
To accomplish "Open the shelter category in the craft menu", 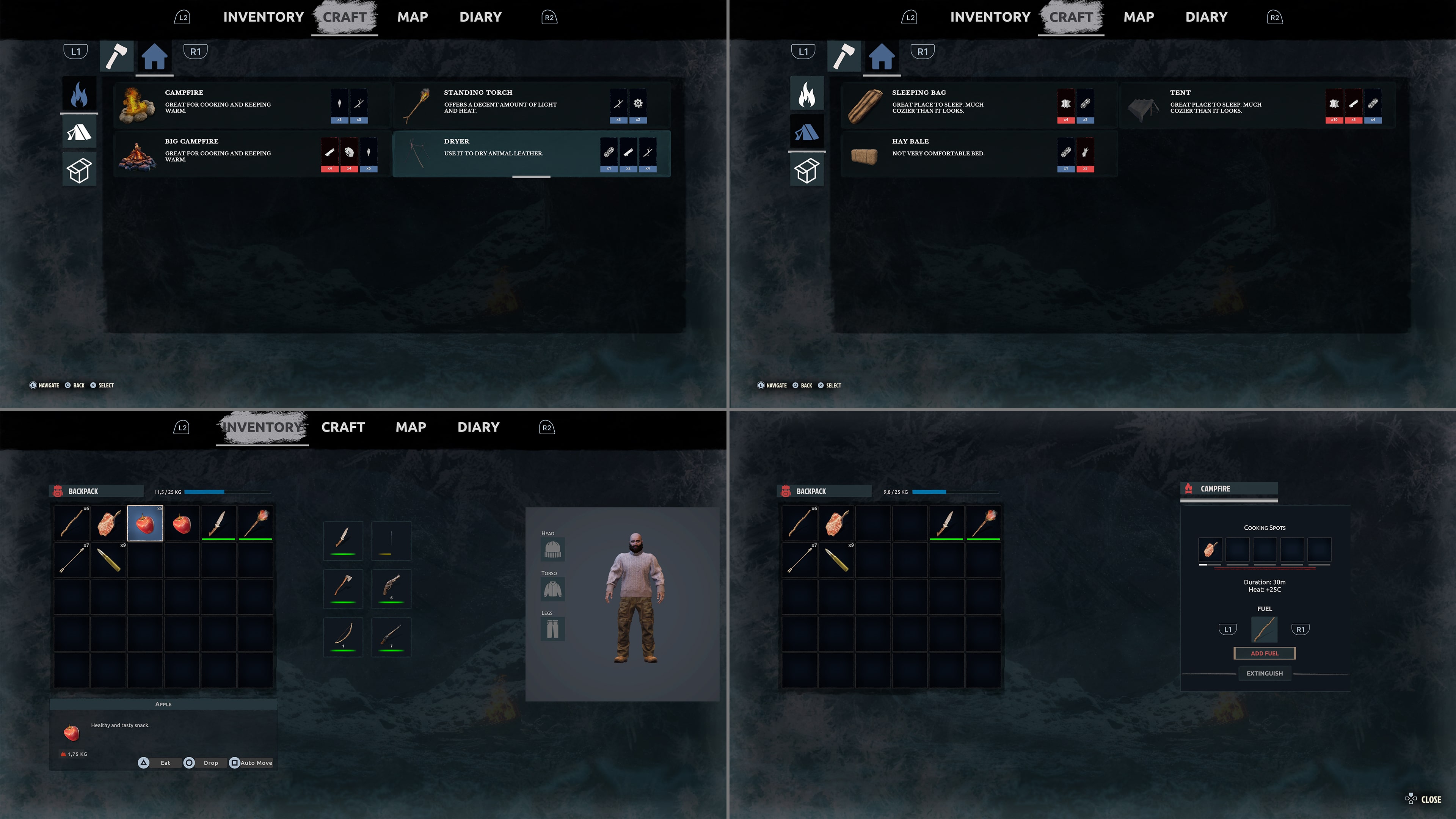I will click(x=79, y=132).
